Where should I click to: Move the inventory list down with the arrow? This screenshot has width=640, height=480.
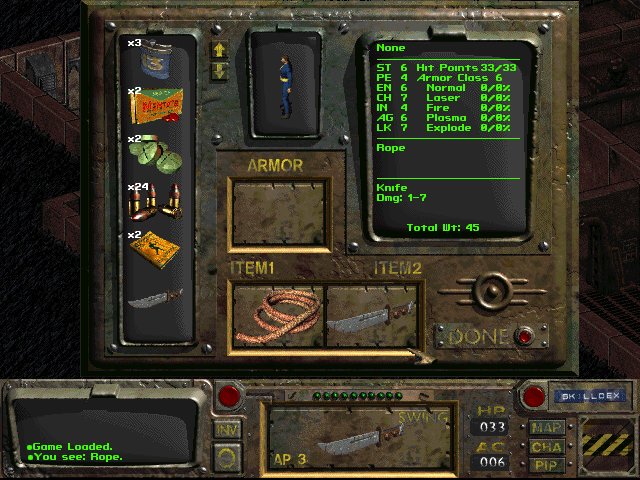220,70
